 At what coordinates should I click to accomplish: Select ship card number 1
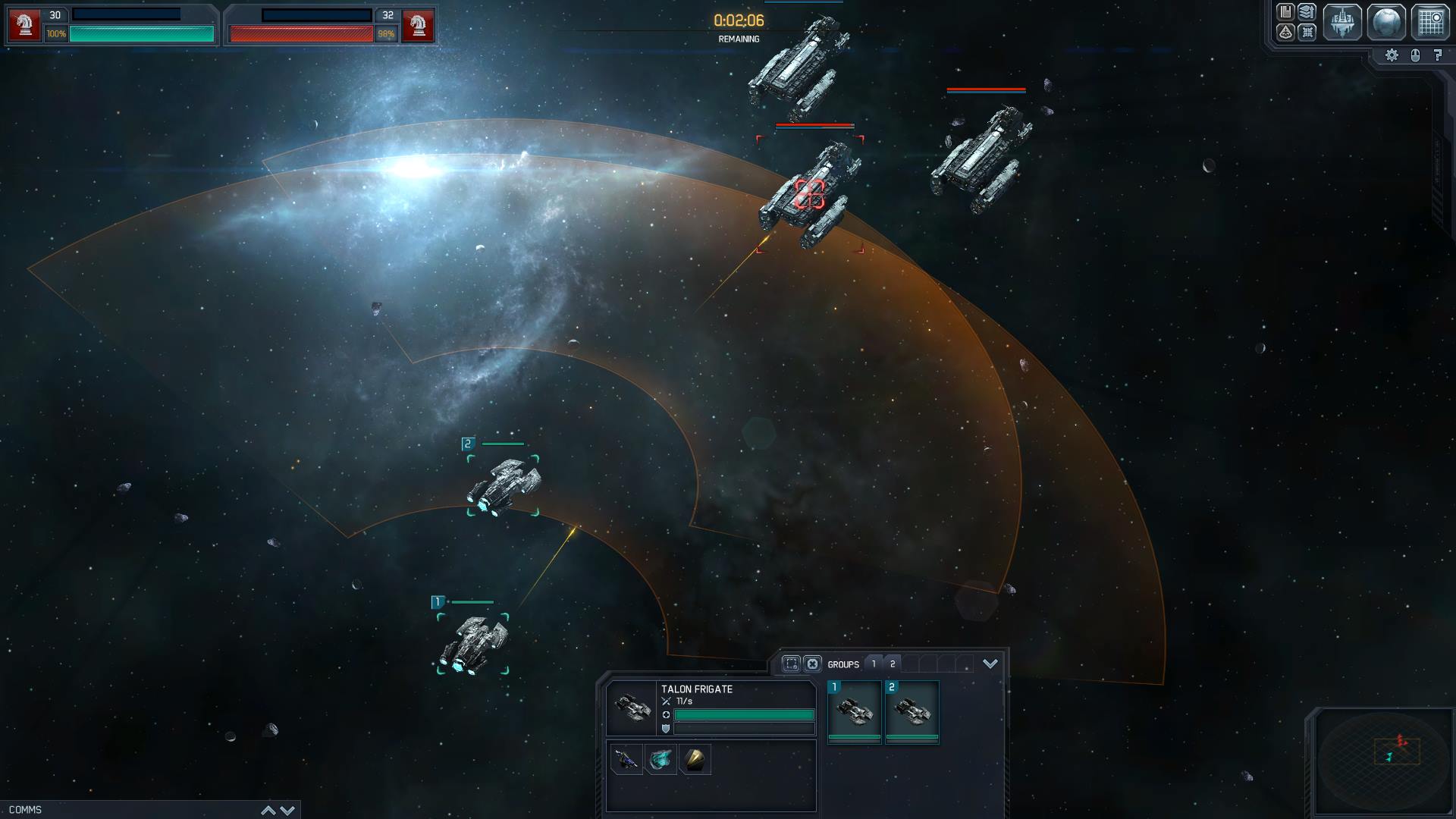(855, 712)
